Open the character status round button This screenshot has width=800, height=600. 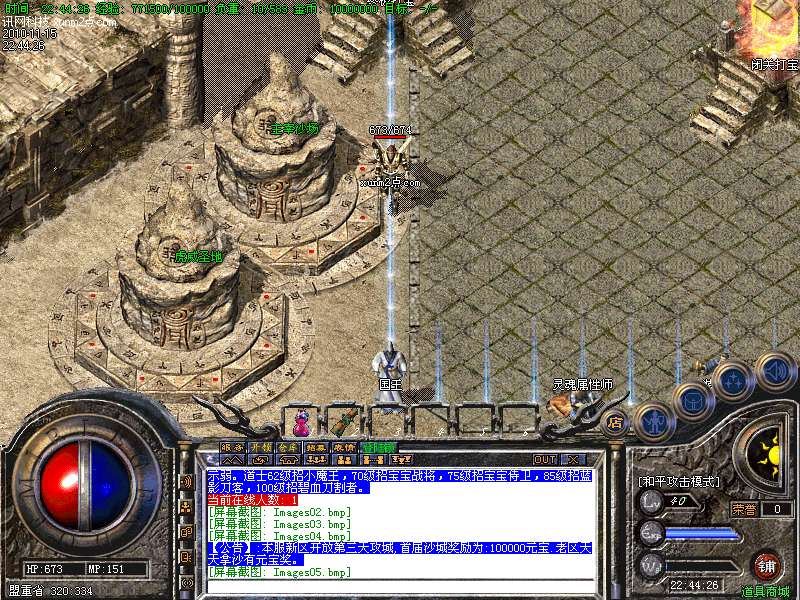point(652,421)
